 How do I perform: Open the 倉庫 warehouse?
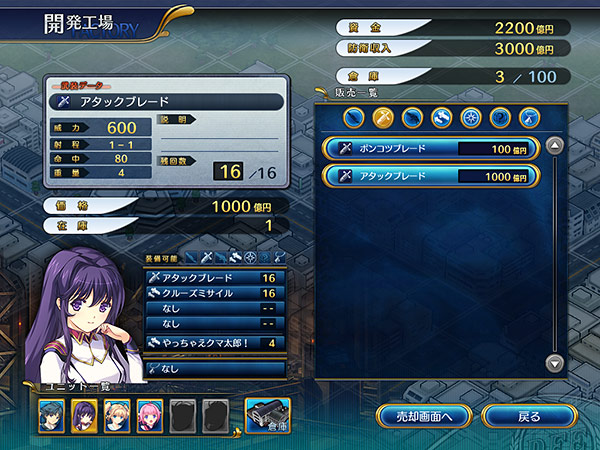tap(268, 414)
